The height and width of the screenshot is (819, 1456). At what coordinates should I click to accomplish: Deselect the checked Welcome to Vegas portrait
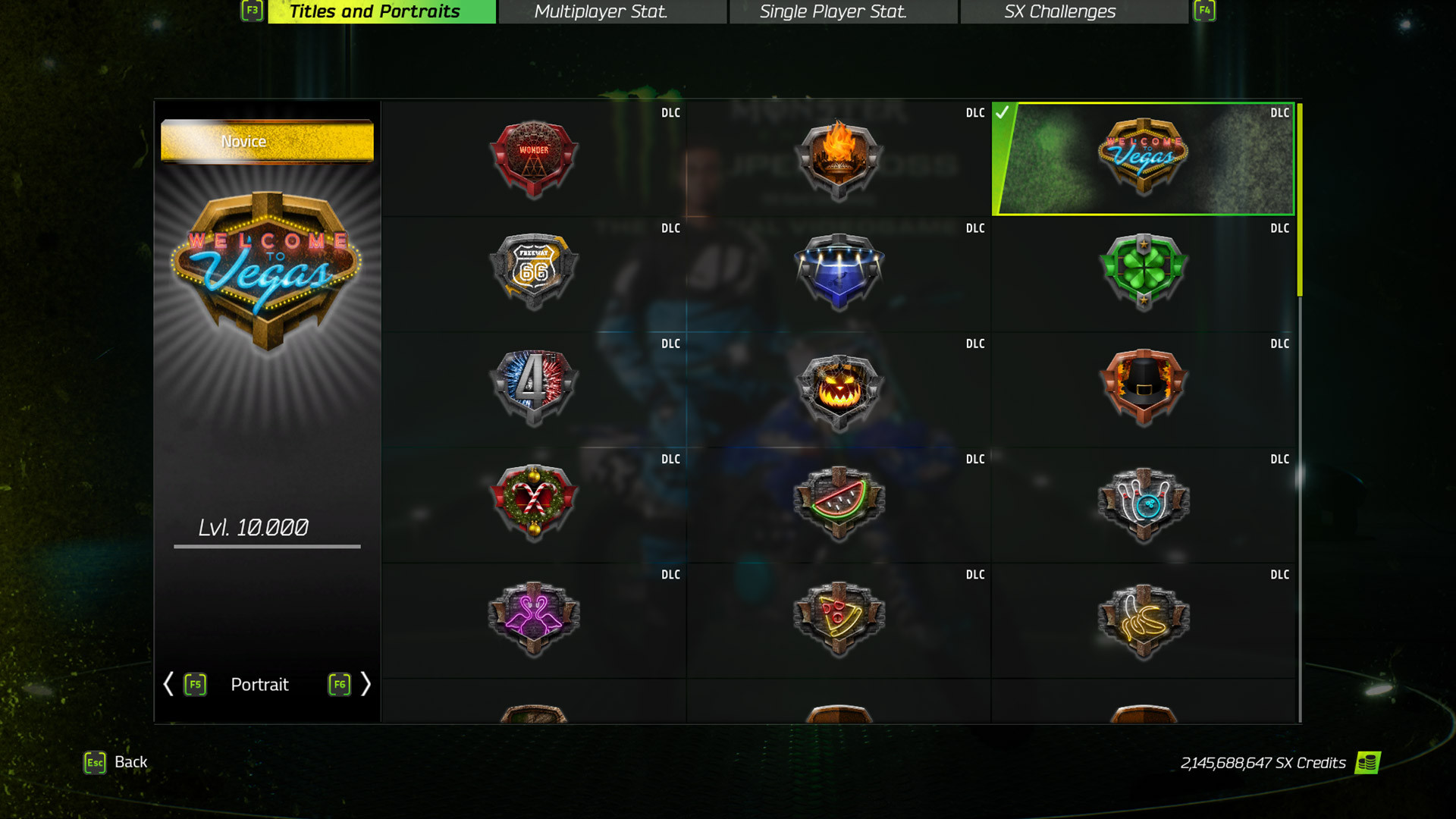click(x=1144, y=157)
